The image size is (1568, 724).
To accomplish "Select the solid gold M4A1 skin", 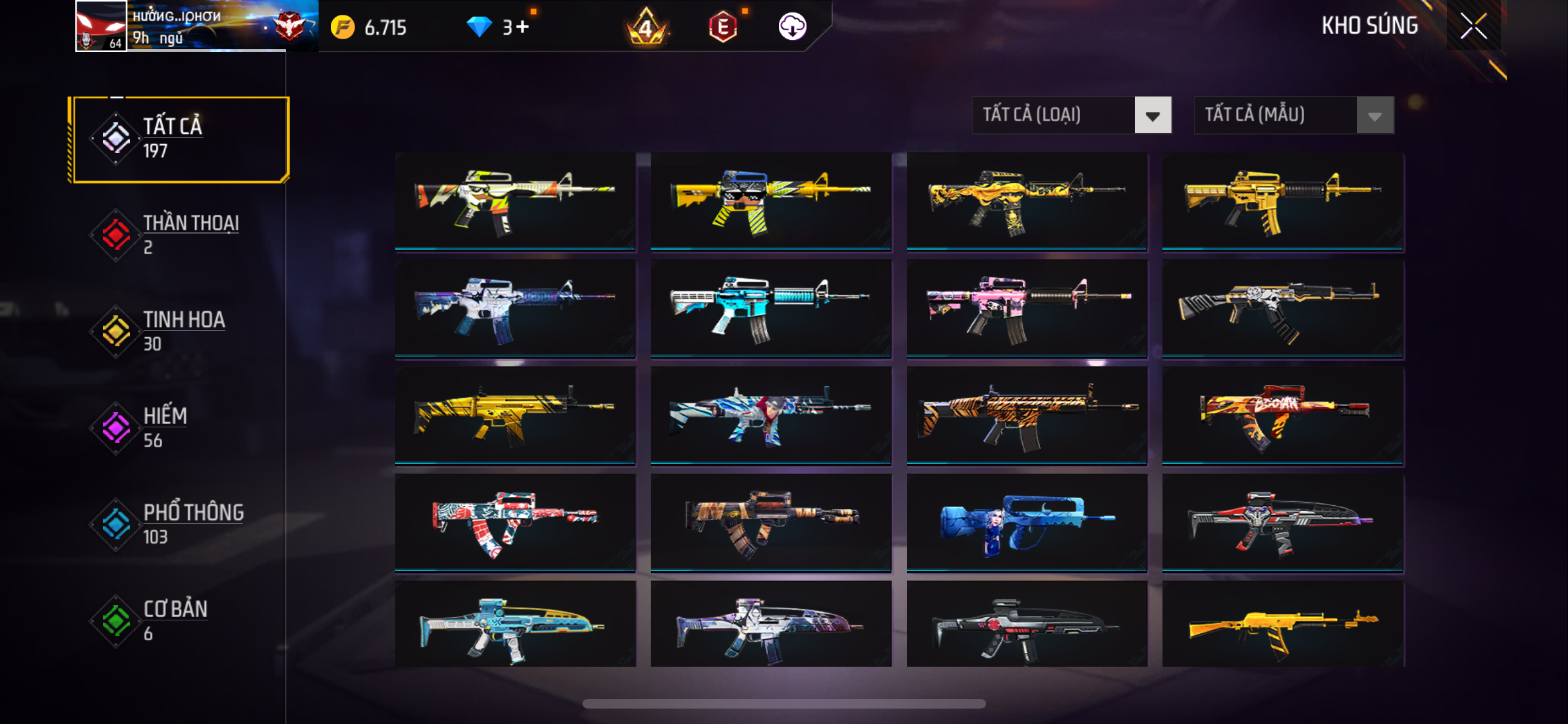I will point(1282,201).
